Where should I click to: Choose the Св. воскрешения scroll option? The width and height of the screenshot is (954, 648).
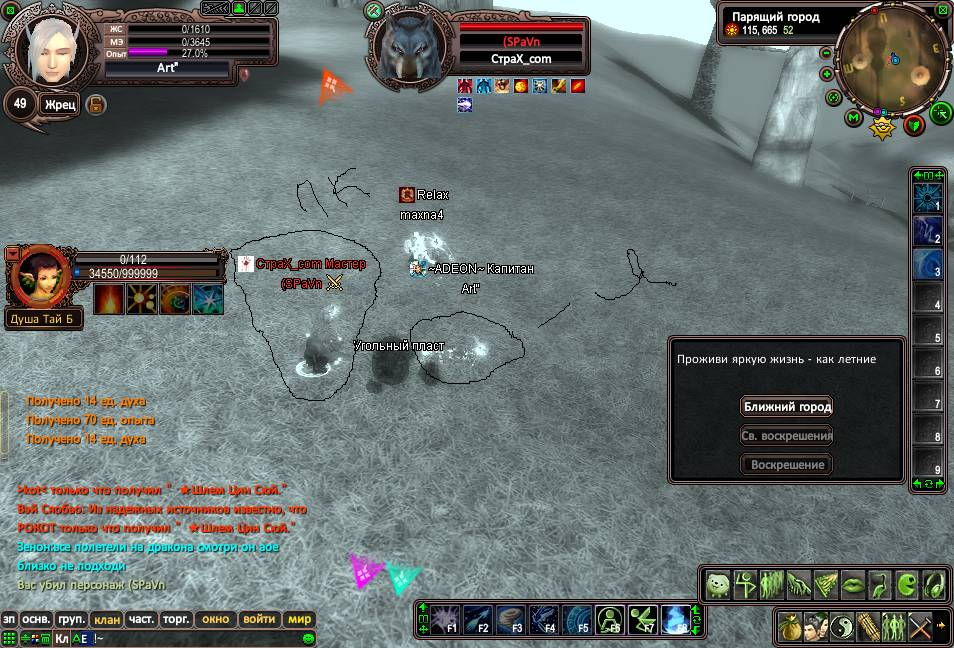787,436
